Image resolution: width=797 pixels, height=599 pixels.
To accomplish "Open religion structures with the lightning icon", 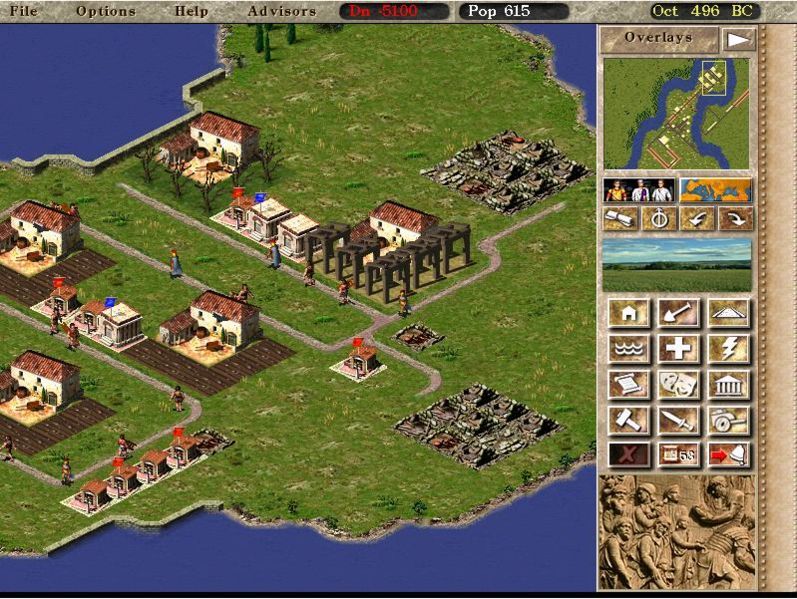I will coord(728,349).
